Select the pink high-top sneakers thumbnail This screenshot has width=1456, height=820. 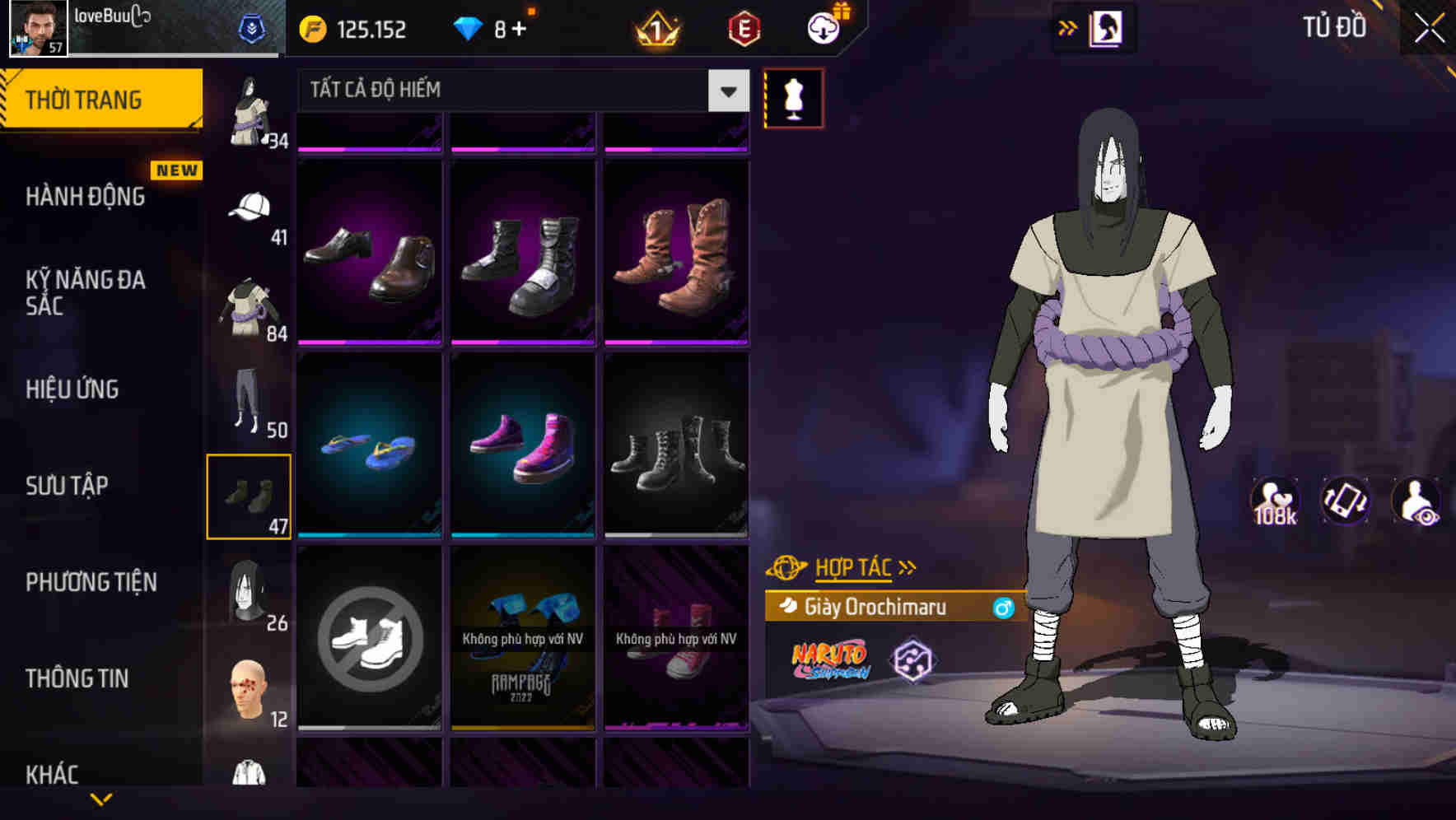coord(522,445)
